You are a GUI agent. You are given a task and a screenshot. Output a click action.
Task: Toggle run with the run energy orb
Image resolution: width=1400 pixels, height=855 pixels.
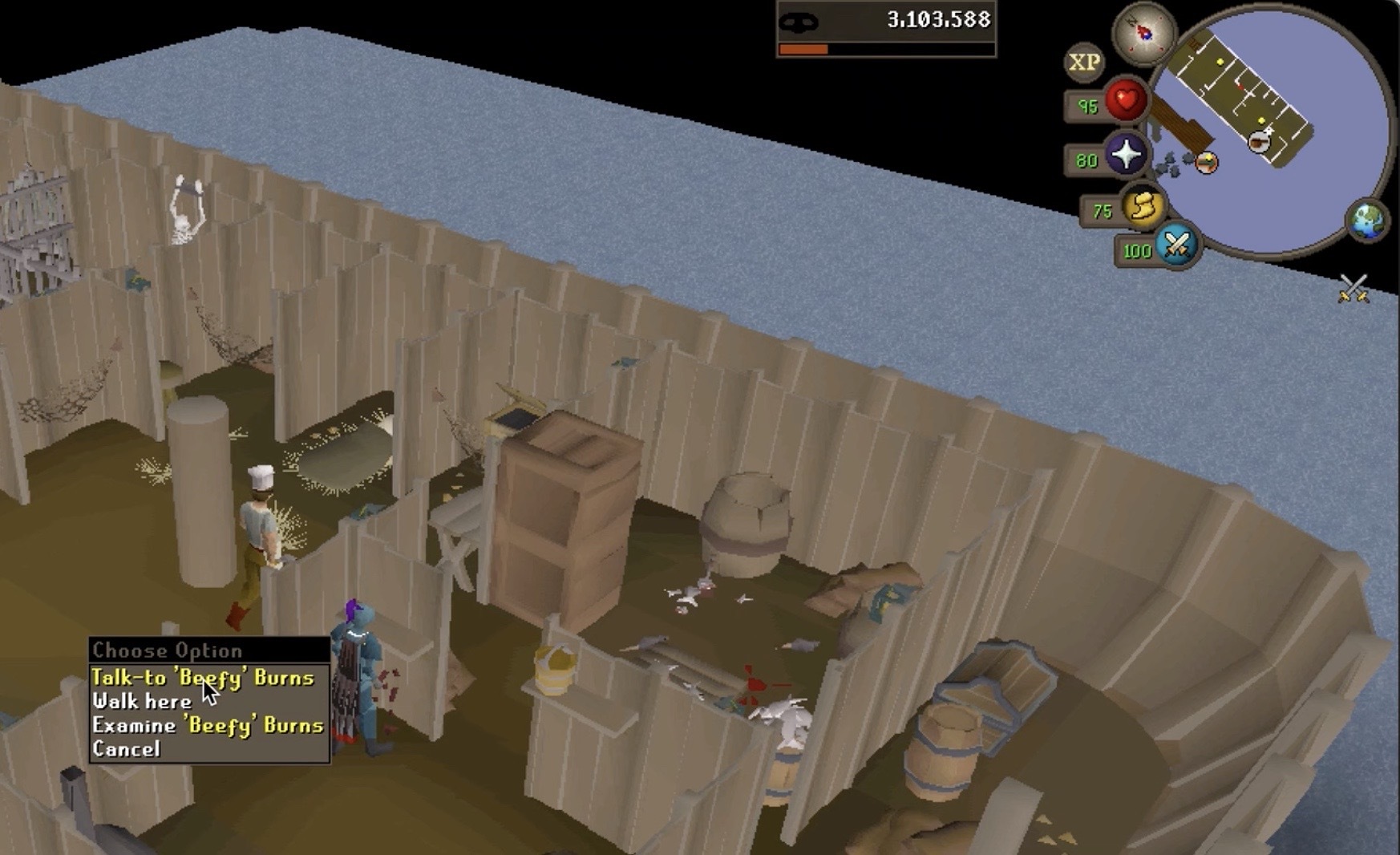coord(1143,207)
